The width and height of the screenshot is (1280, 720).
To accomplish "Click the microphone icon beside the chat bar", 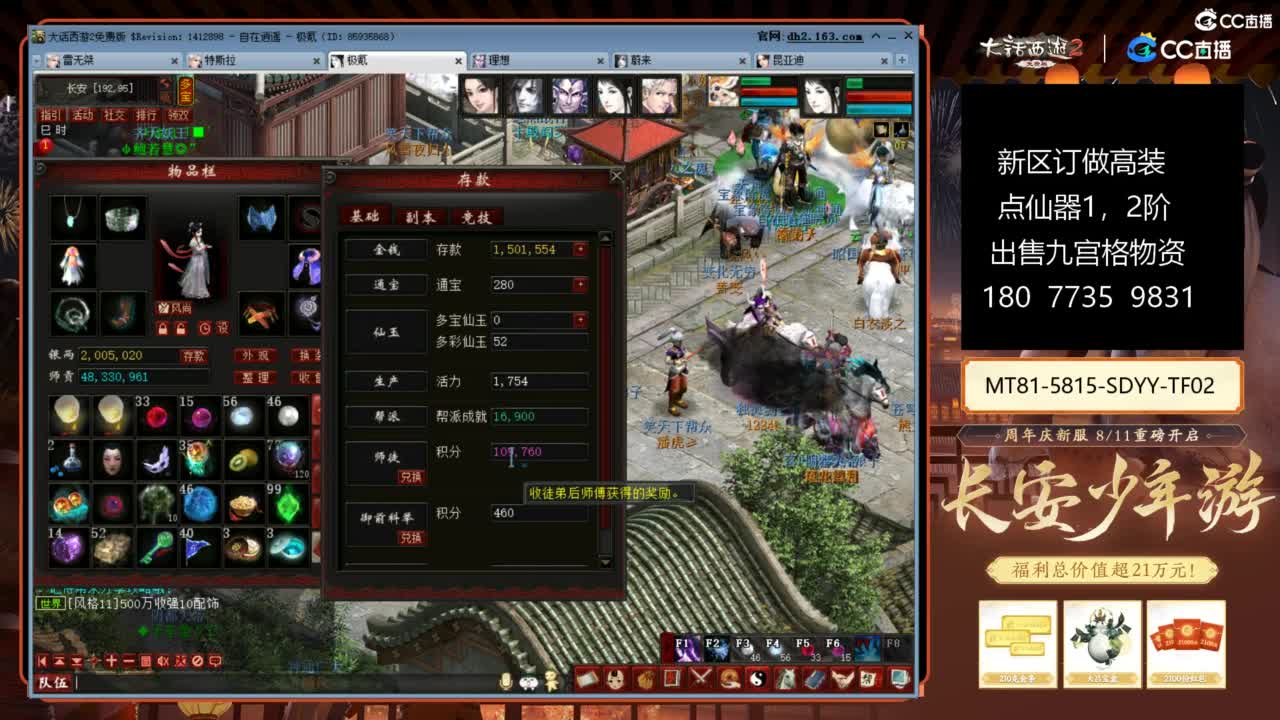I will [x=507, y=682].
